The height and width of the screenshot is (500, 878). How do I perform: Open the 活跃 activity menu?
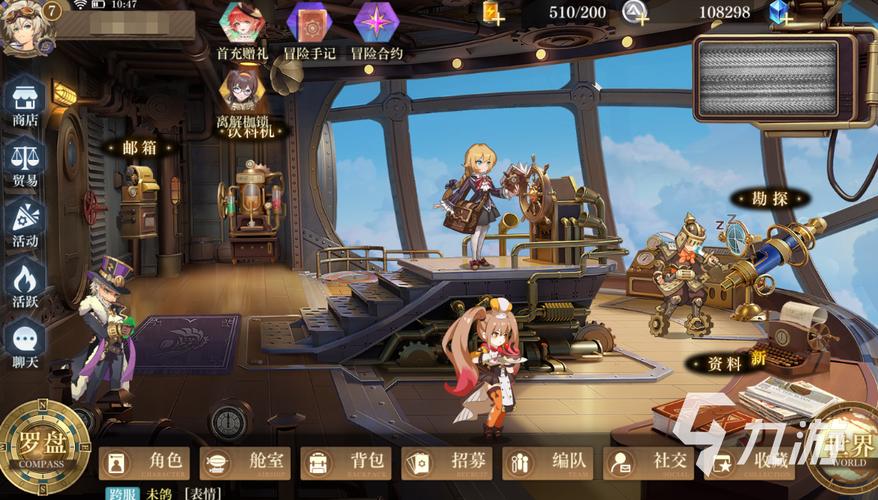[x=25, y=283]
